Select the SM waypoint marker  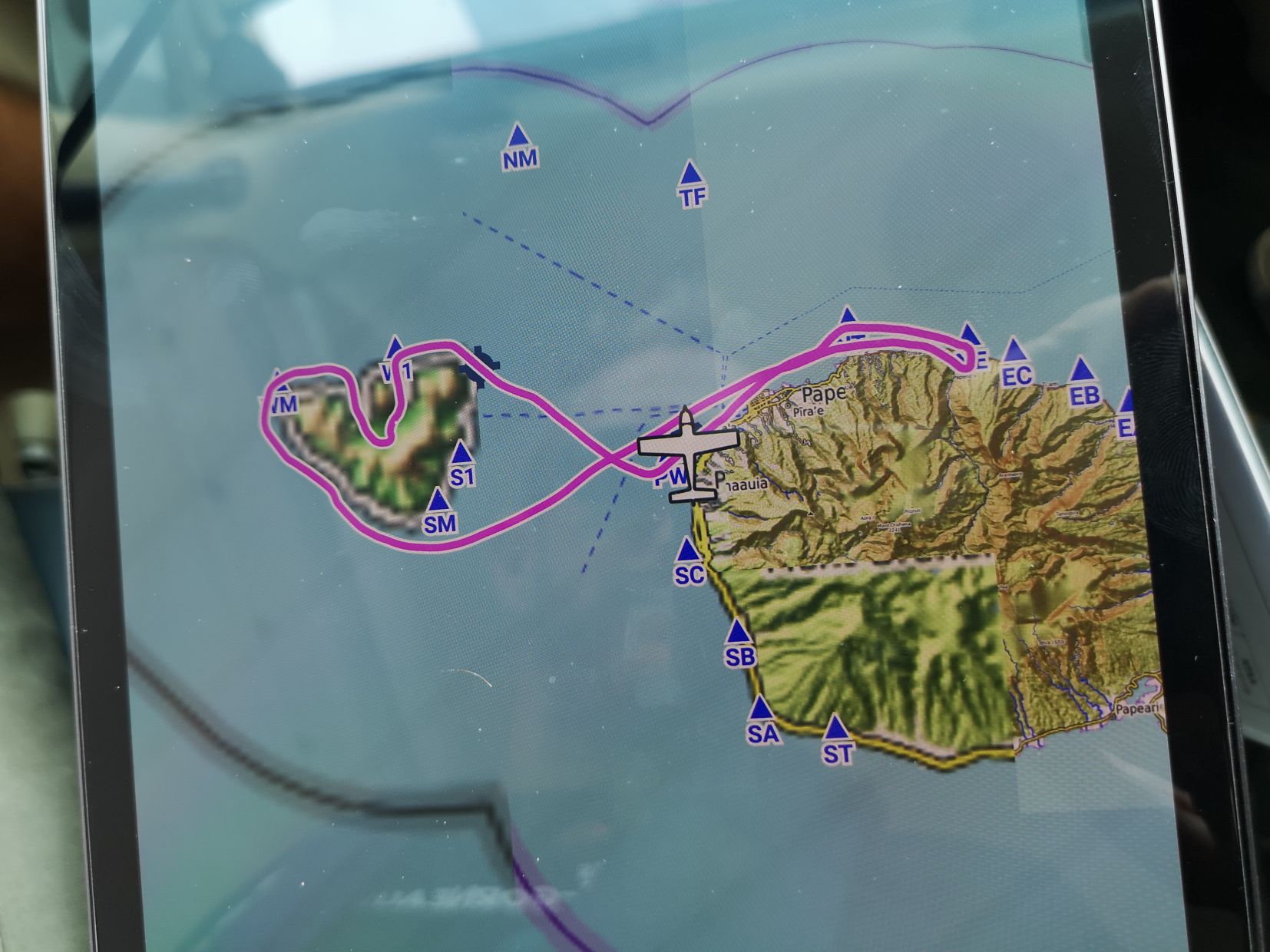[438, 501]
